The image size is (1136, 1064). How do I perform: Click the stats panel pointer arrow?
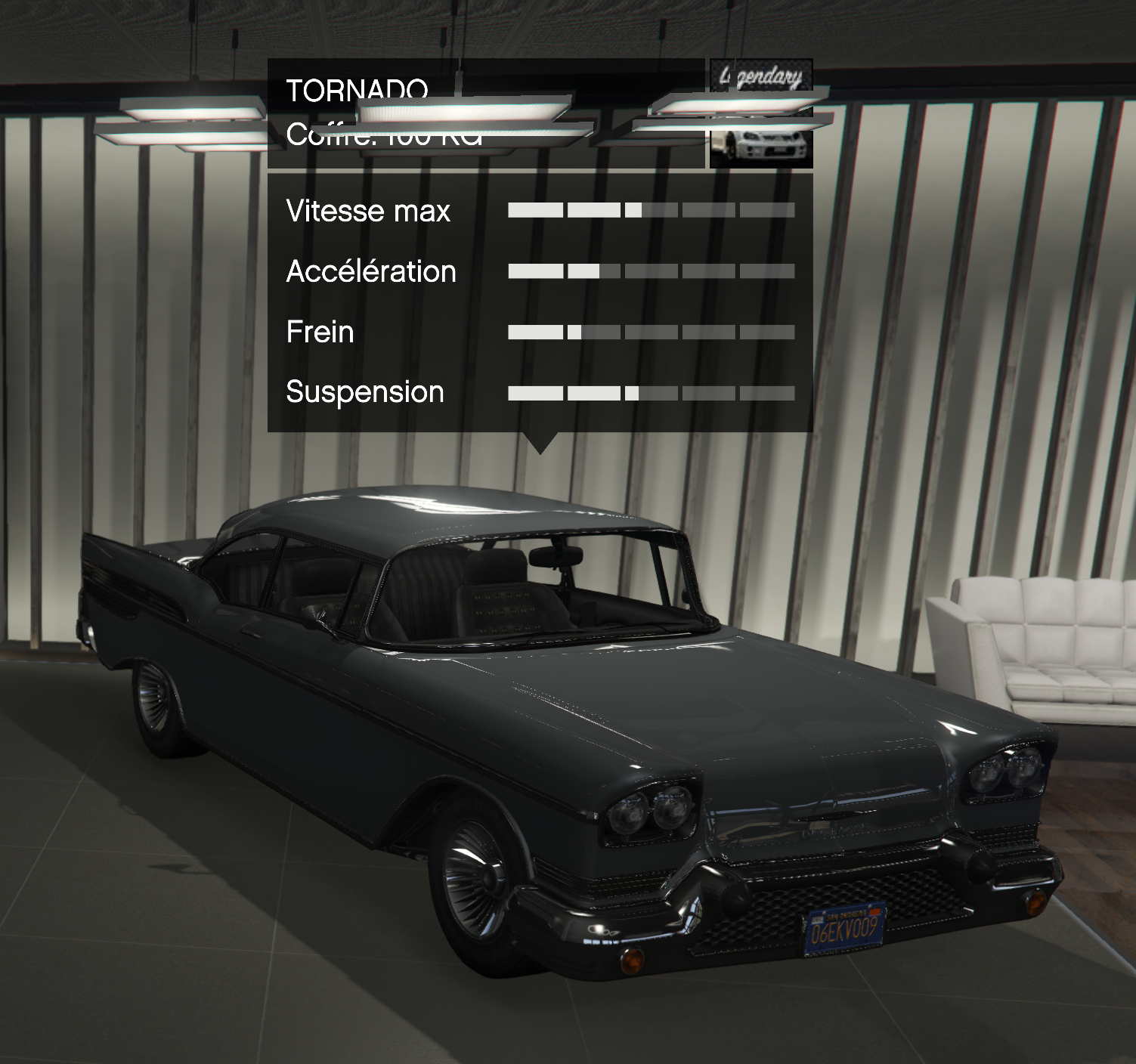tap(541, 442)
